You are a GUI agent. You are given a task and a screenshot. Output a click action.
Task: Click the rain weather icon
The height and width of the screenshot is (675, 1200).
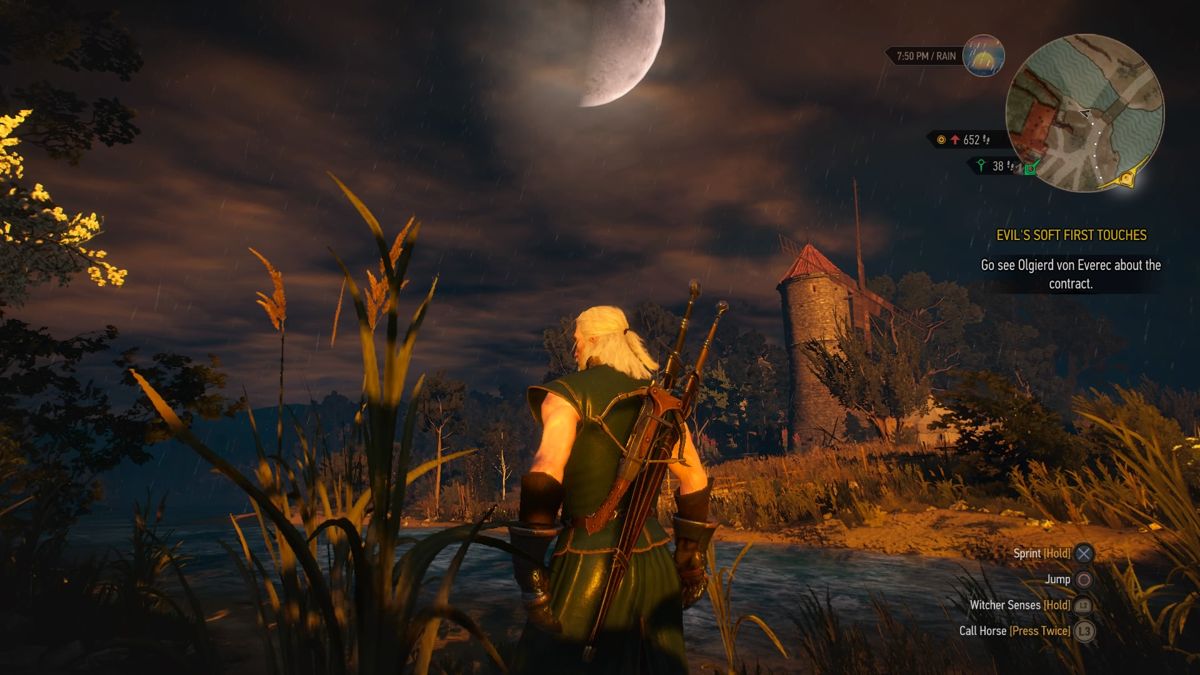tap(983, 56)
